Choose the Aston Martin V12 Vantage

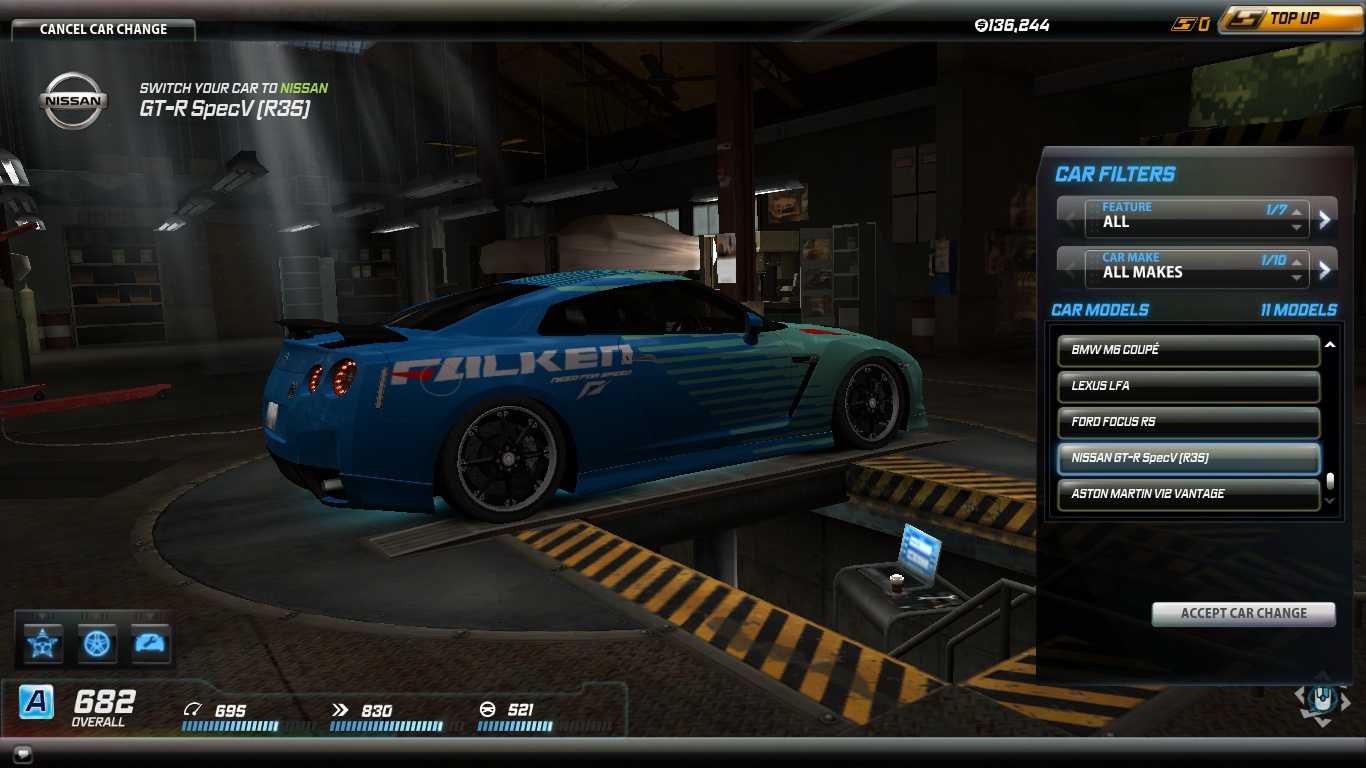click(1188, 494)
